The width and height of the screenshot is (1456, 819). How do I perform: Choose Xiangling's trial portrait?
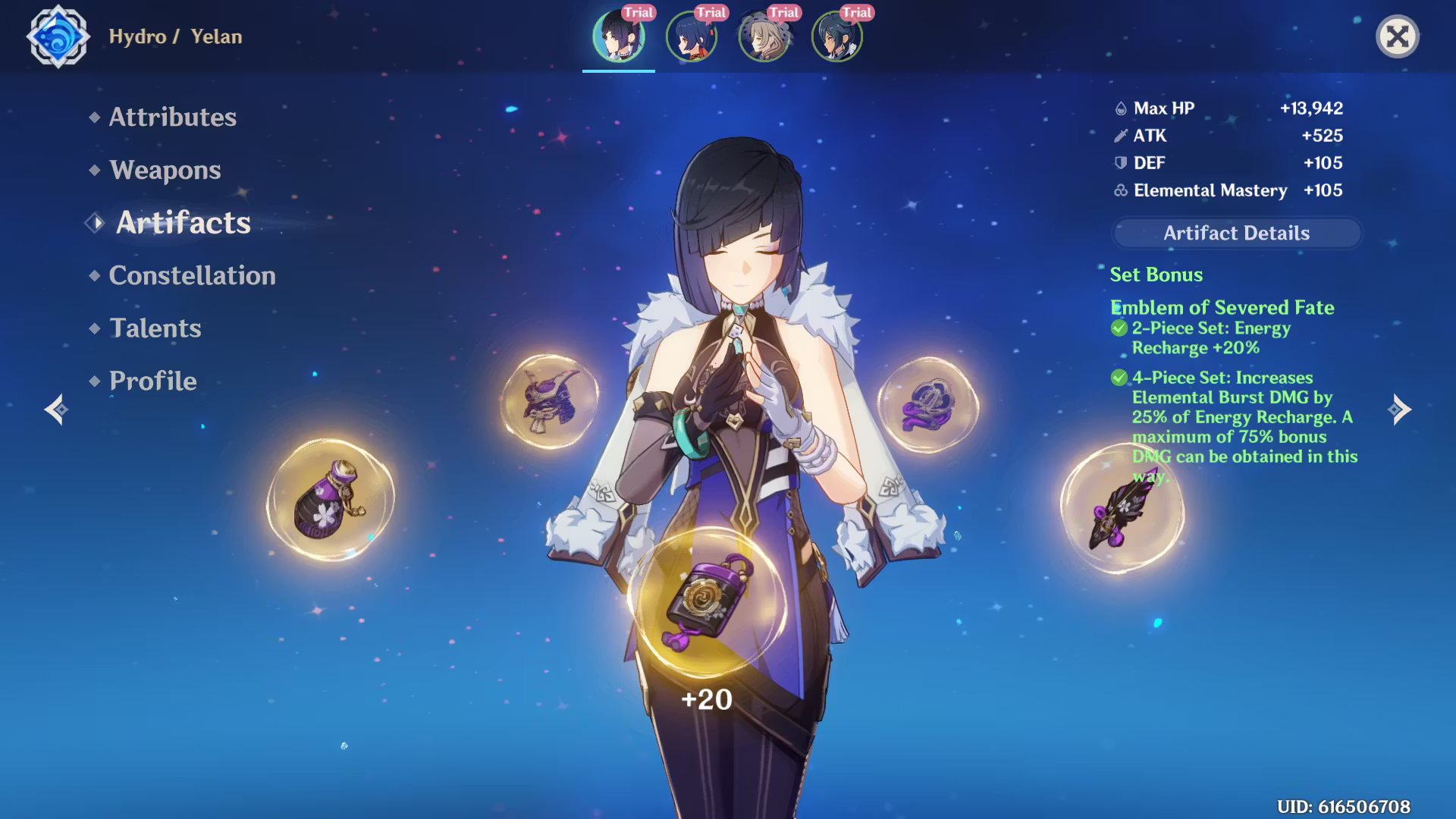[x=692, y=36]
